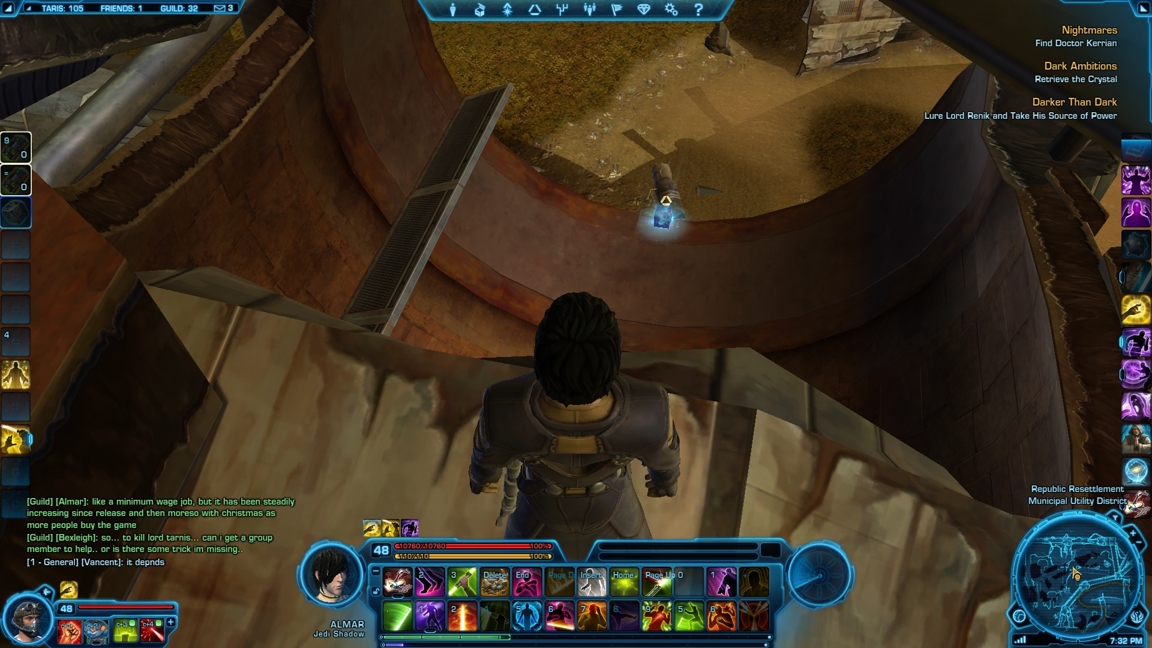Select the Darker Than Dark quest in tracker

click(x=1074, y=102)
